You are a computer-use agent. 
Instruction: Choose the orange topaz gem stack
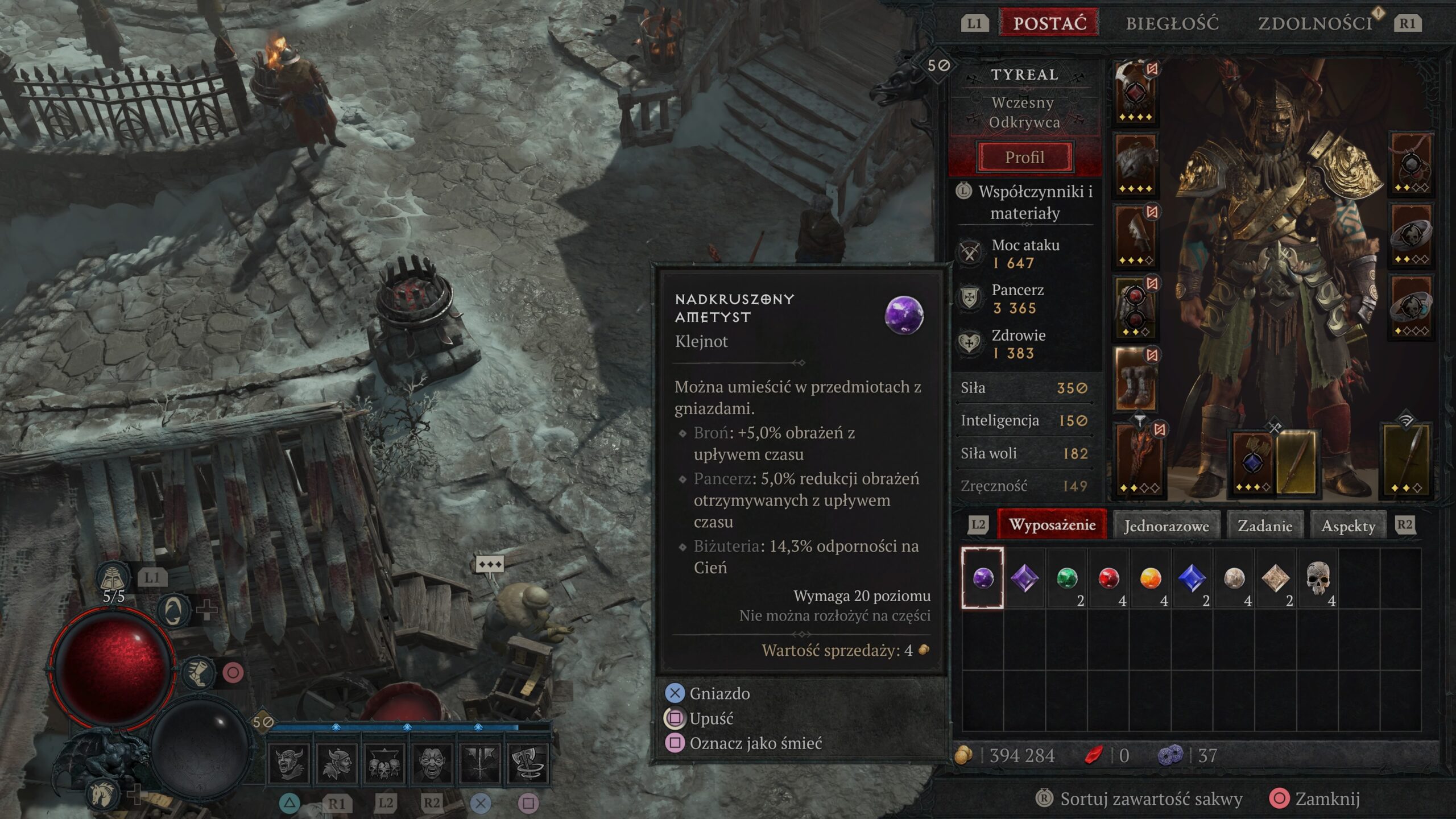[x=1150, y=578]
